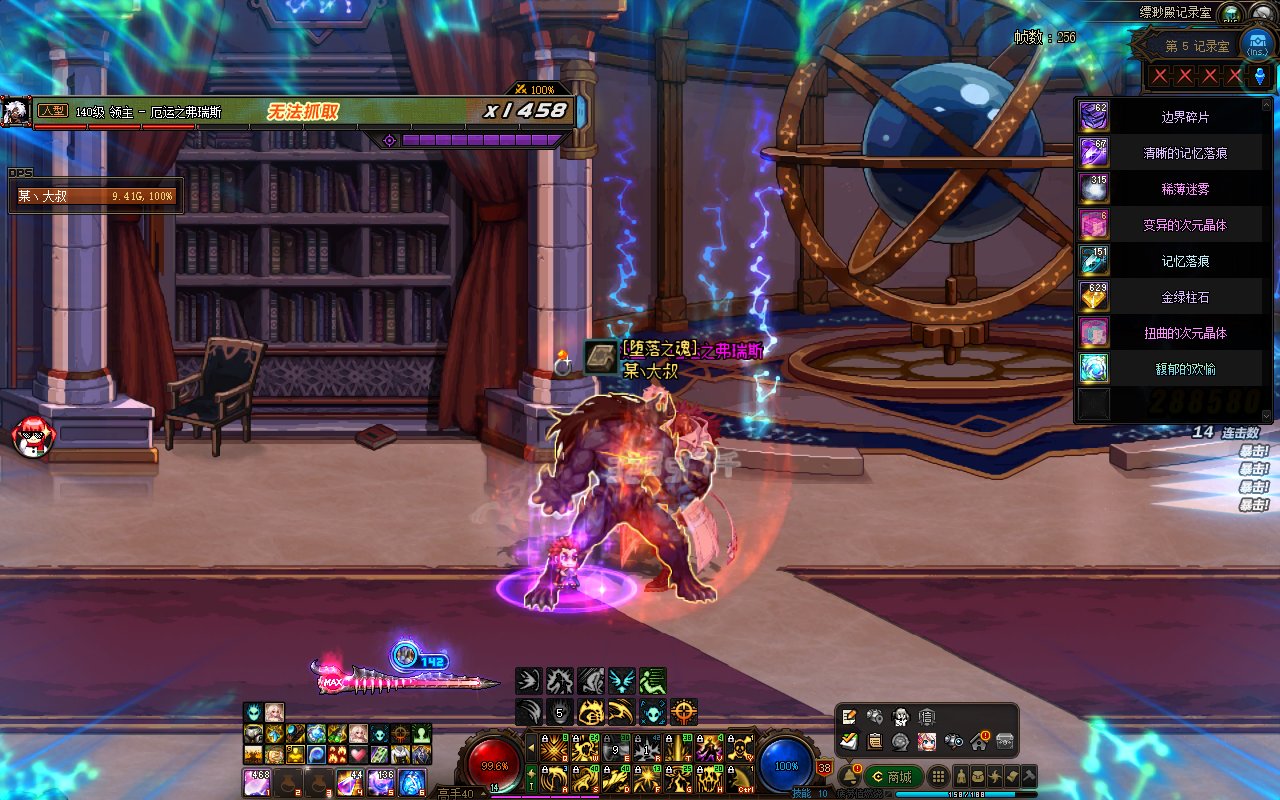The height and width of the screenshot is (800, 1280).
Task: Open the hammer icon in bottom toolbar
Action: [1029, 777]
